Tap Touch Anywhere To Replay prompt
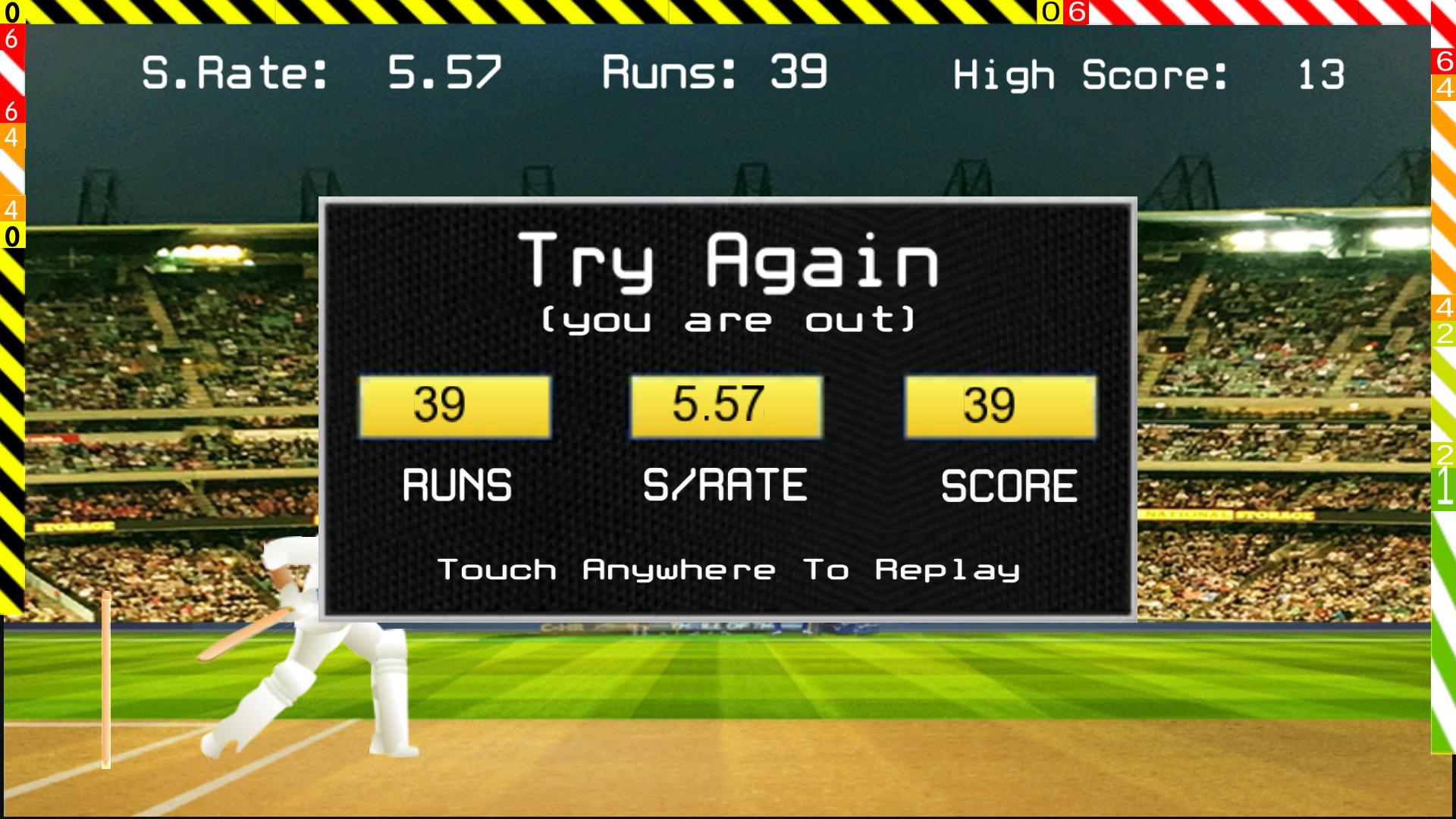 click(x=728, y=570)
